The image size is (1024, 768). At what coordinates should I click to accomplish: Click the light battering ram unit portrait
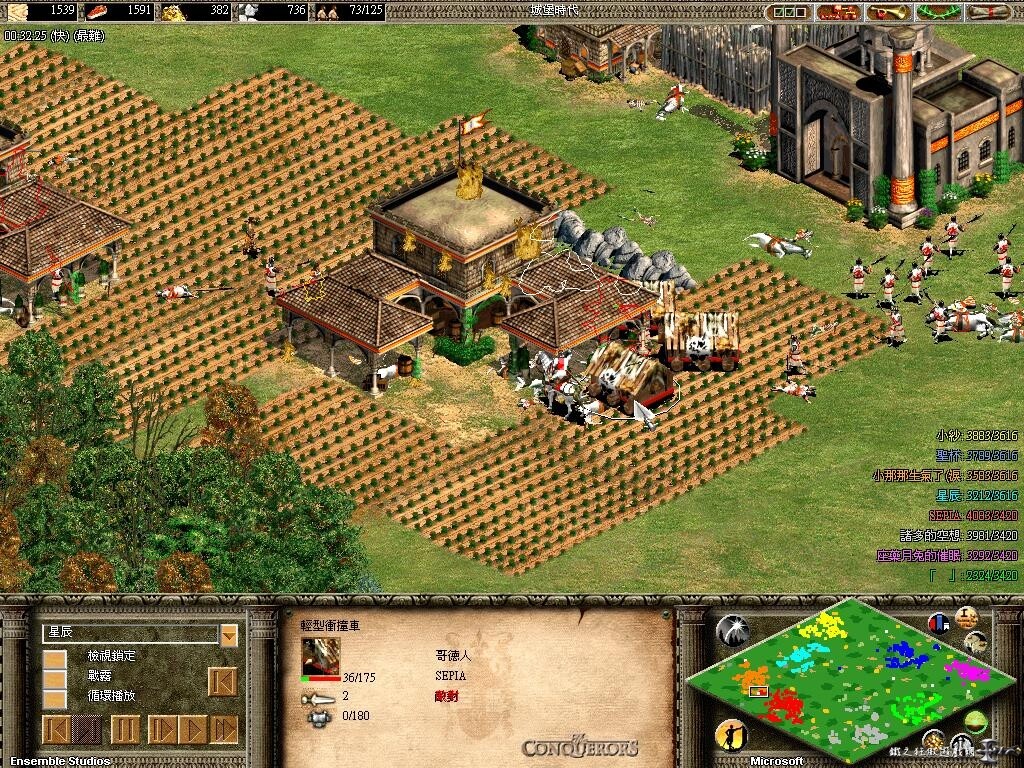pos(321,656)
